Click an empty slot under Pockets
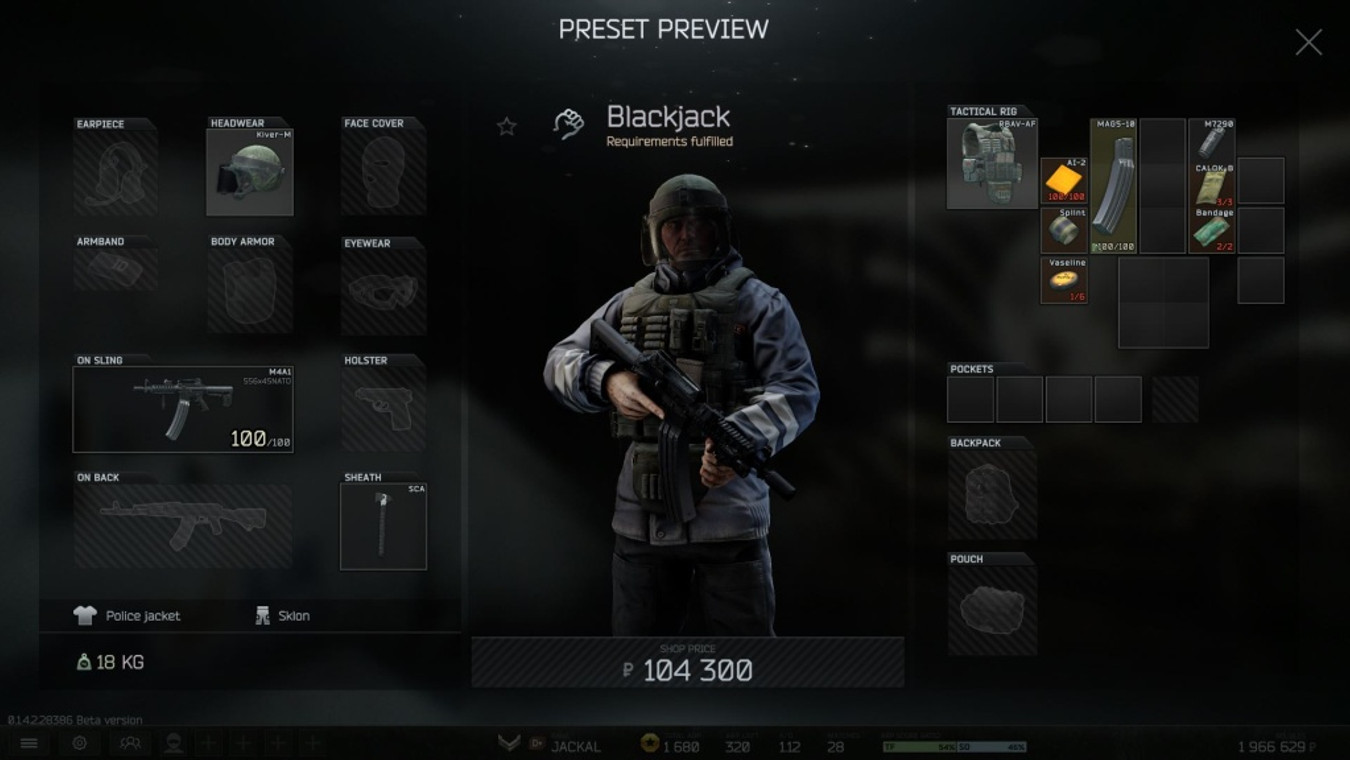This screenshot has width=1350, height=760. point(970,397)
